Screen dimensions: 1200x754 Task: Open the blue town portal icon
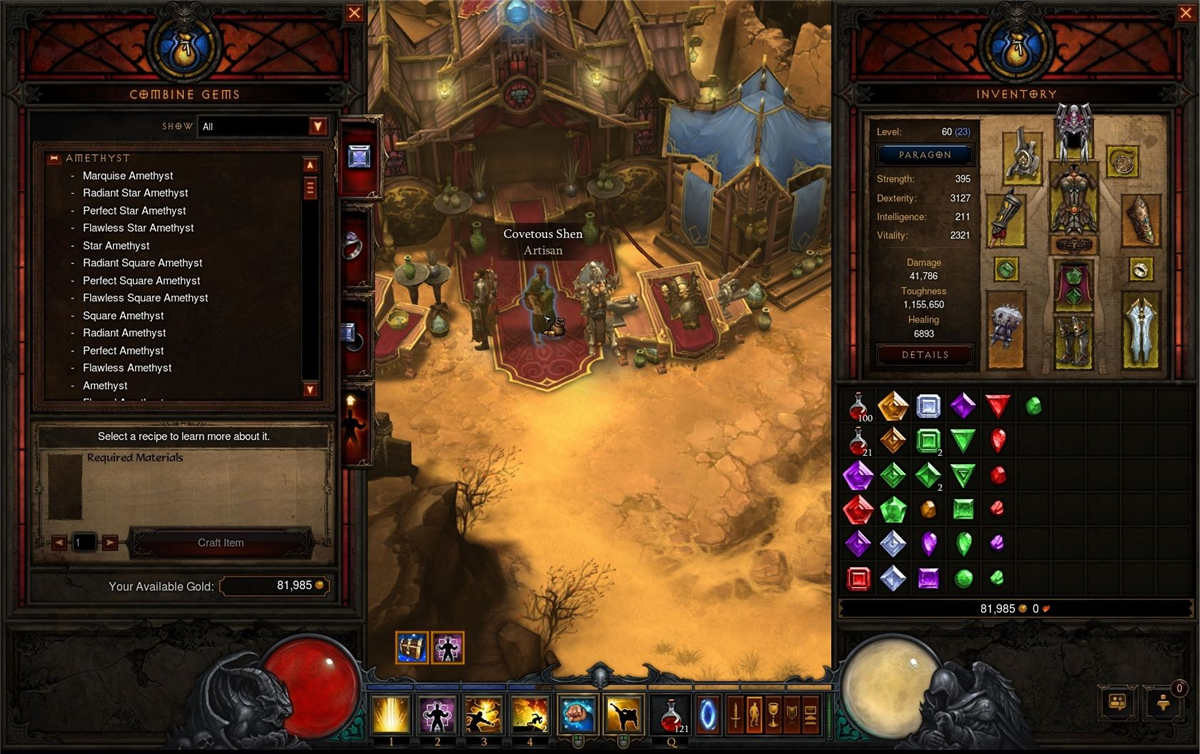tap(707, 715)
